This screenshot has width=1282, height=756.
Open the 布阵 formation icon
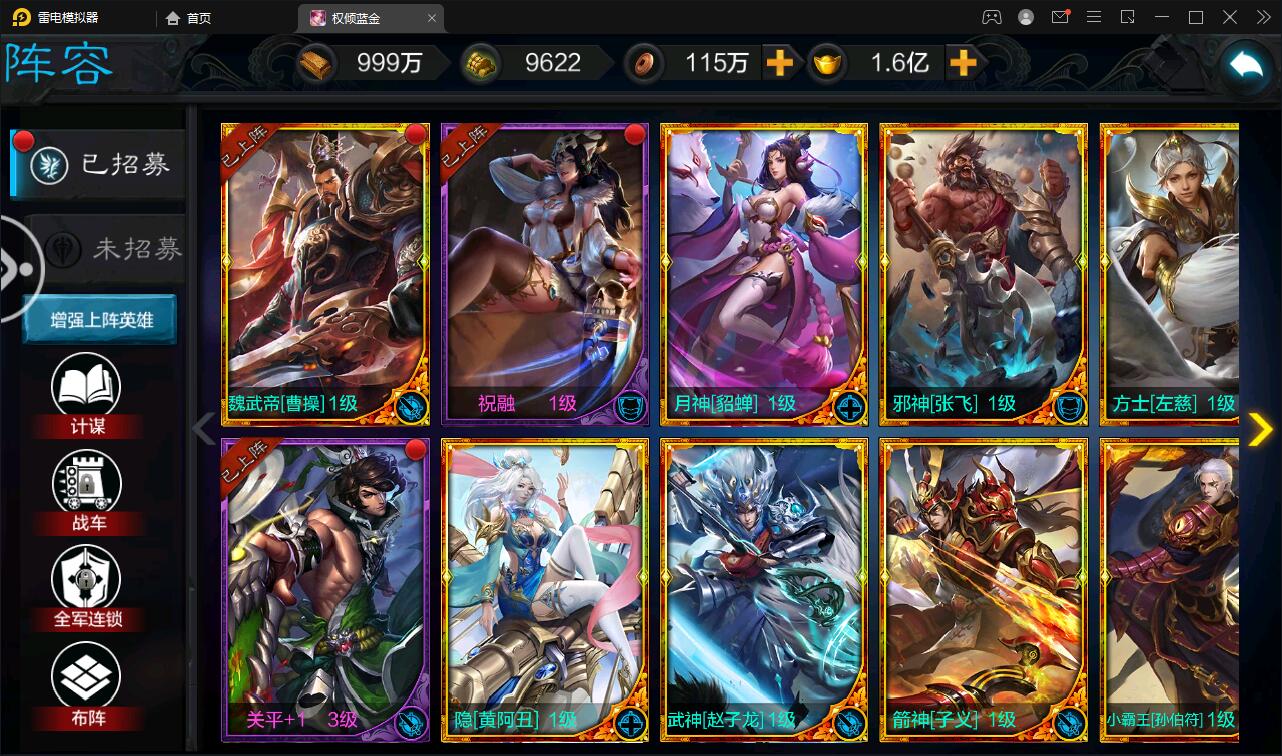[x=88, y=675]
